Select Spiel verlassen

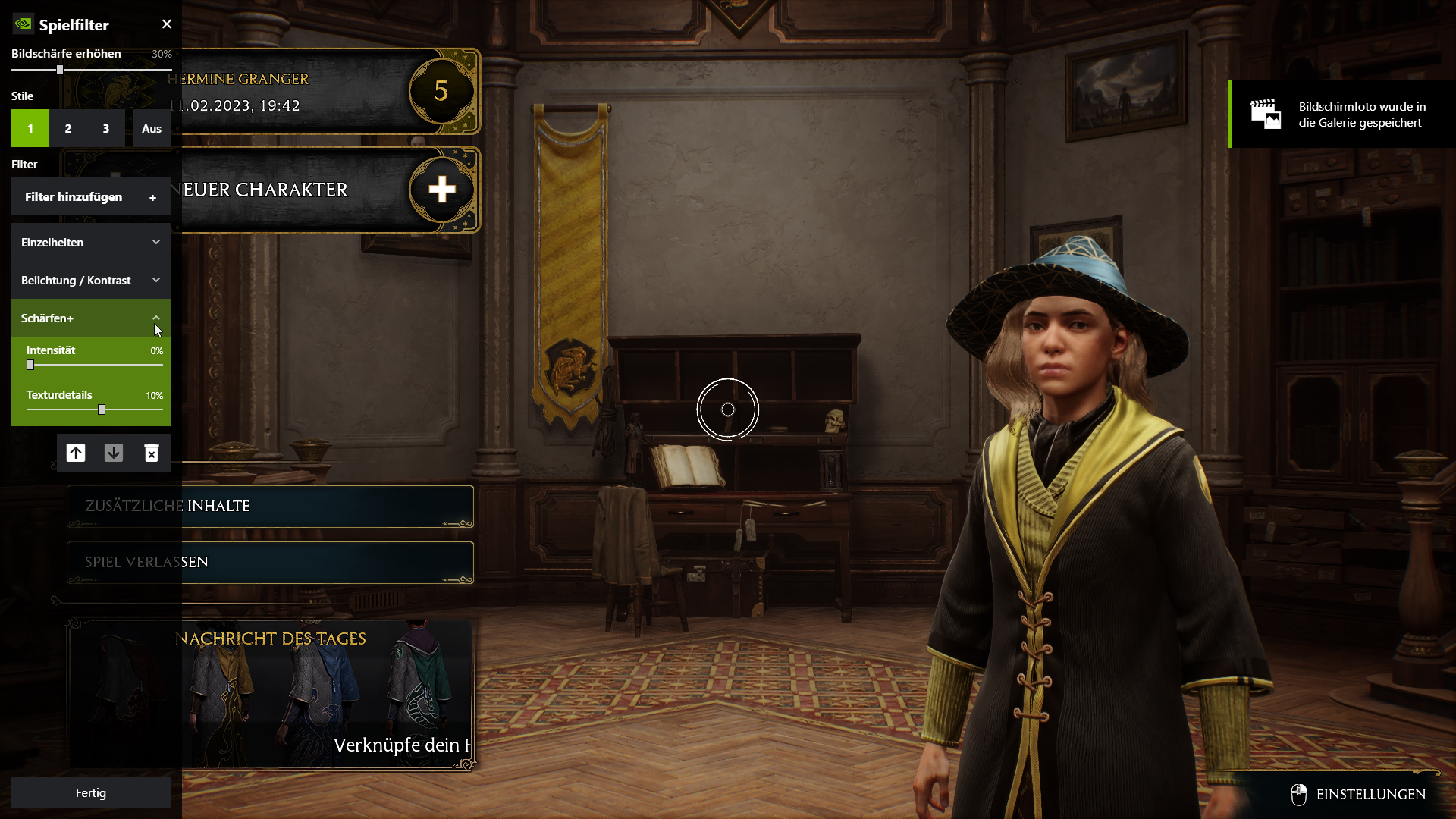pyautogui.click(x=270, y=562)
